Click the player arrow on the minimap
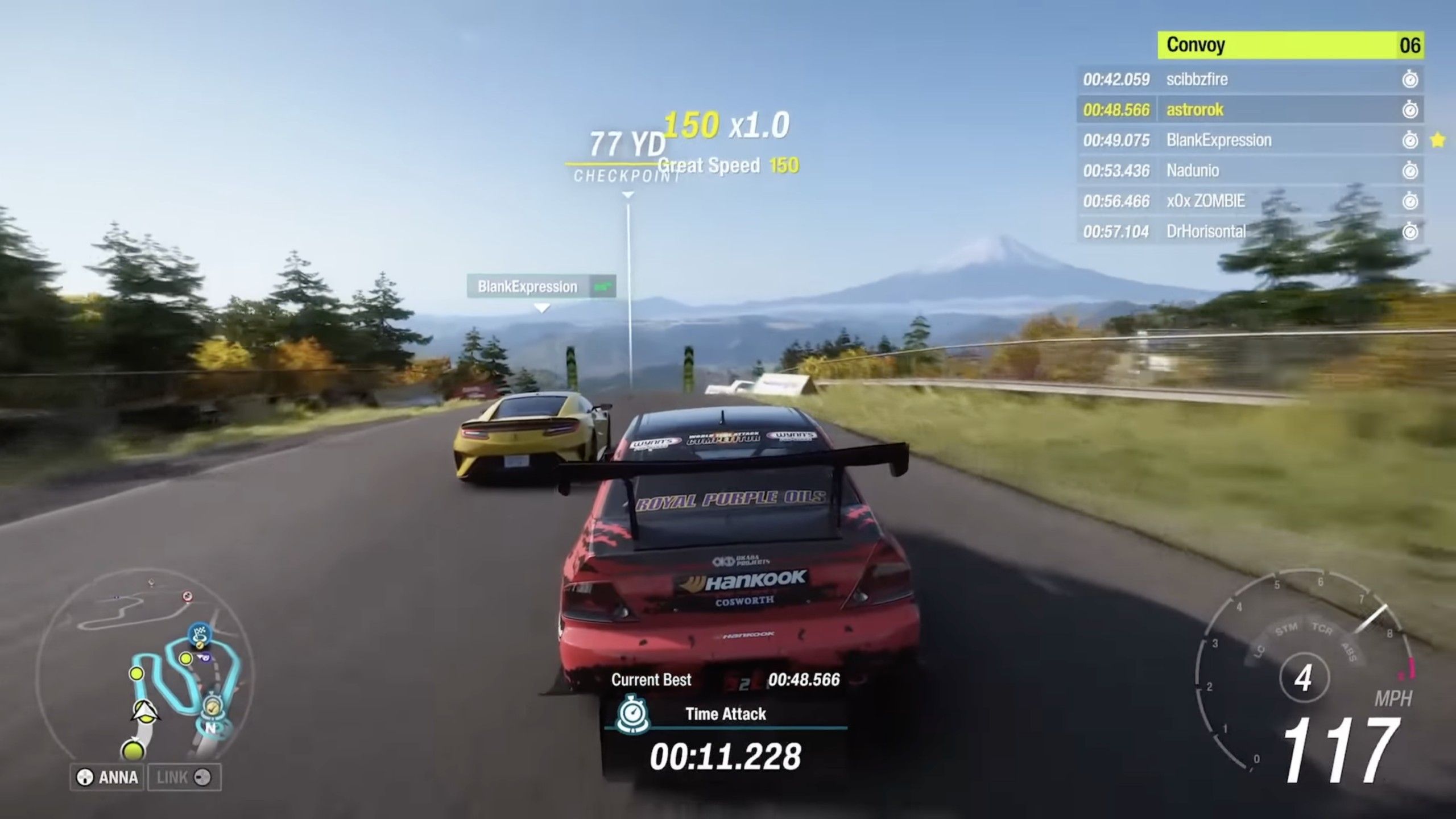 pyautogui.click(x=144, y=712)
